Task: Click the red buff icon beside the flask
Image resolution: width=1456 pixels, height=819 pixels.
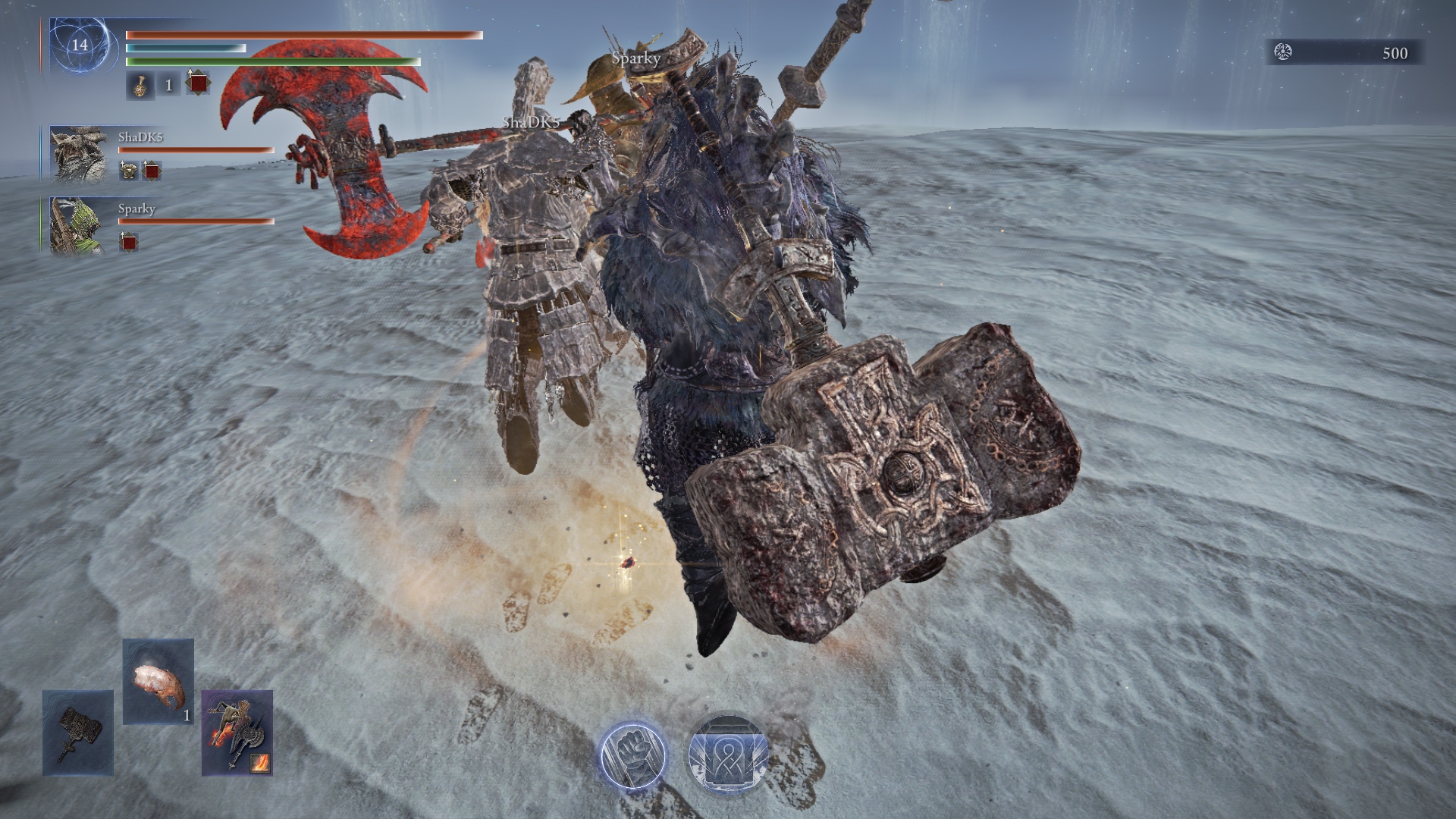Action: (x=198, y=83)
